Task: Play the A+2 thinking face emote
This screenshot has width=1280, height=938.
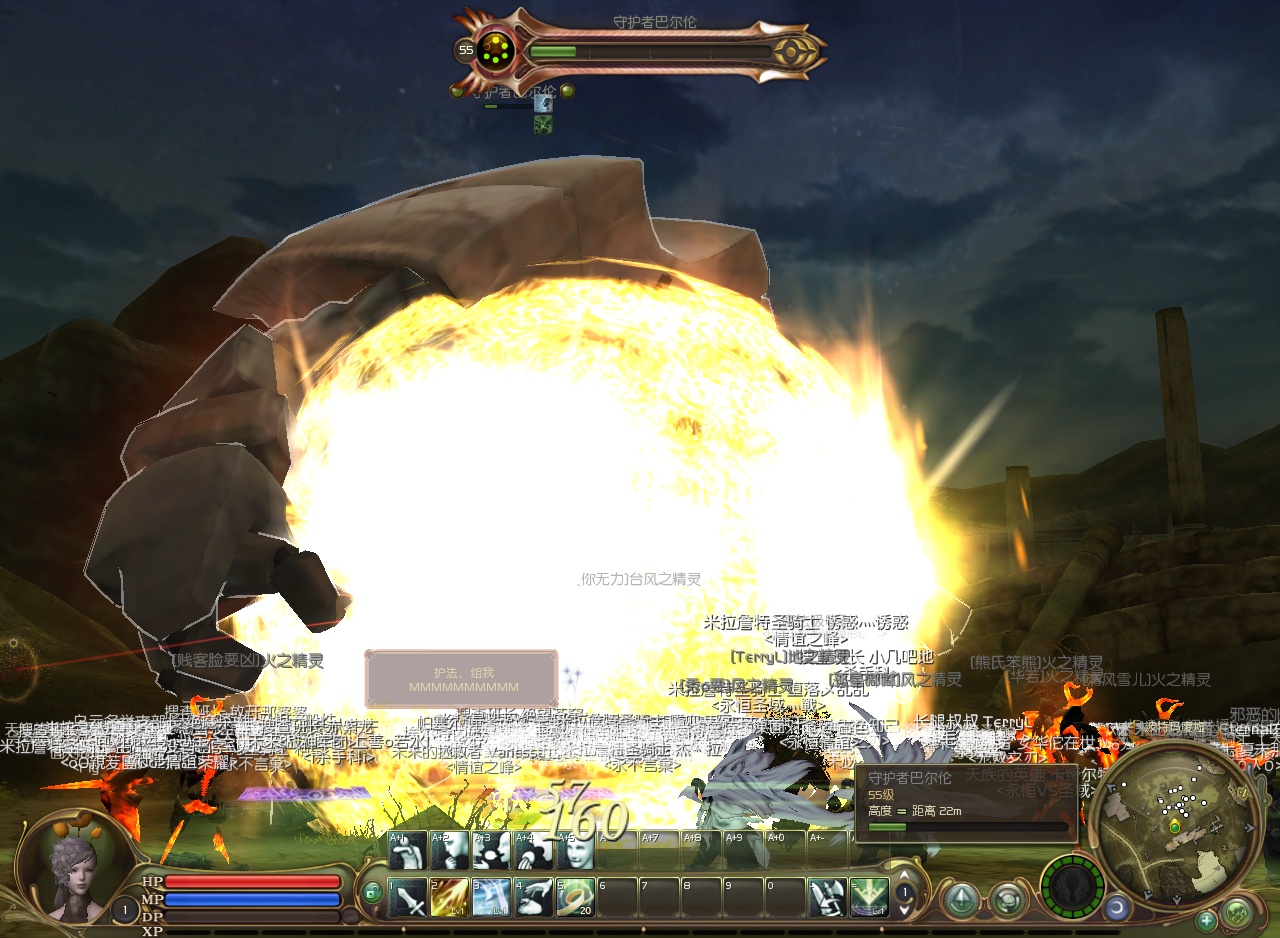Action: coord(449,850)
